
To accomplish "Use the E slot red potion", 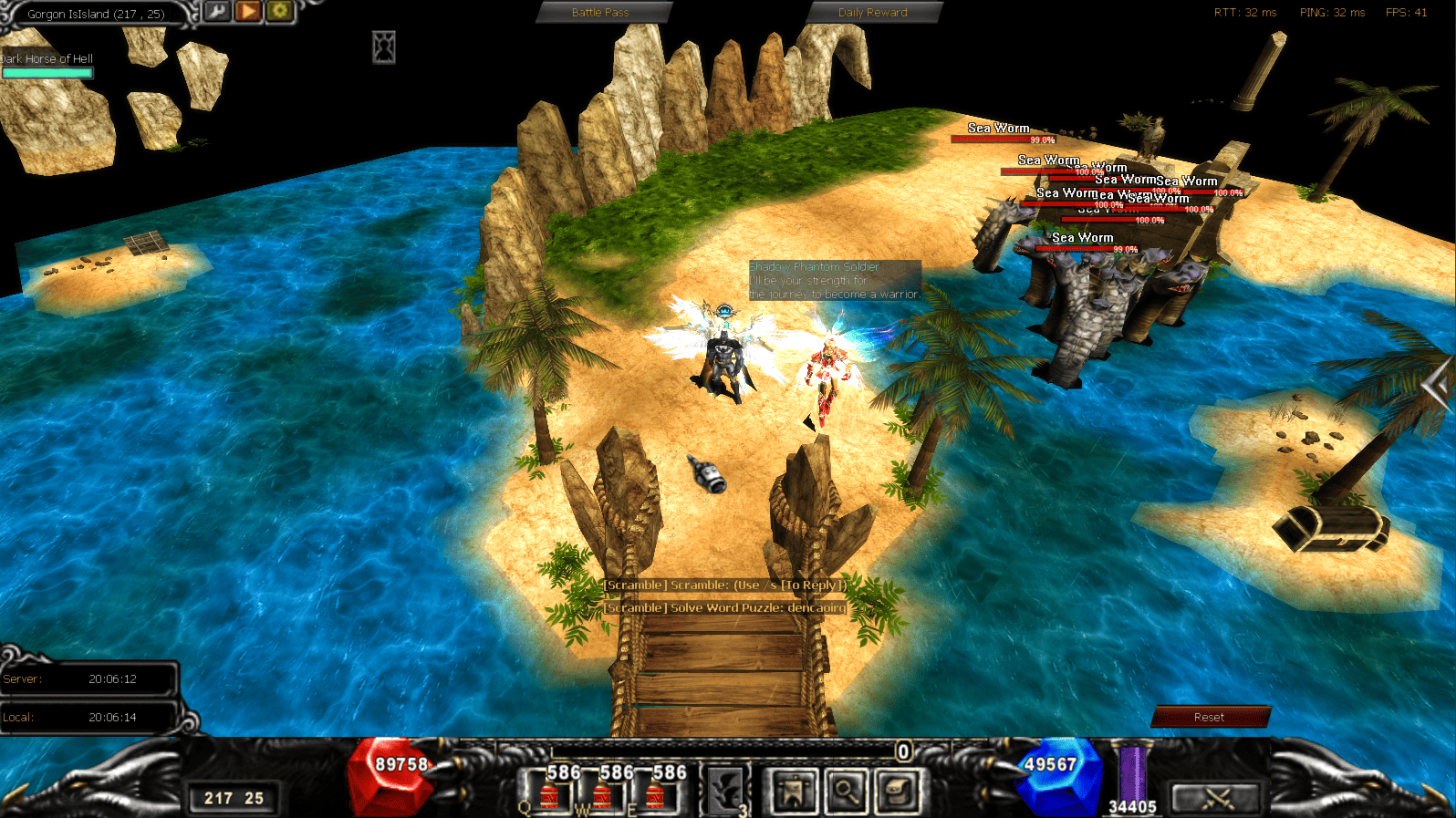I will click(655, 793).
